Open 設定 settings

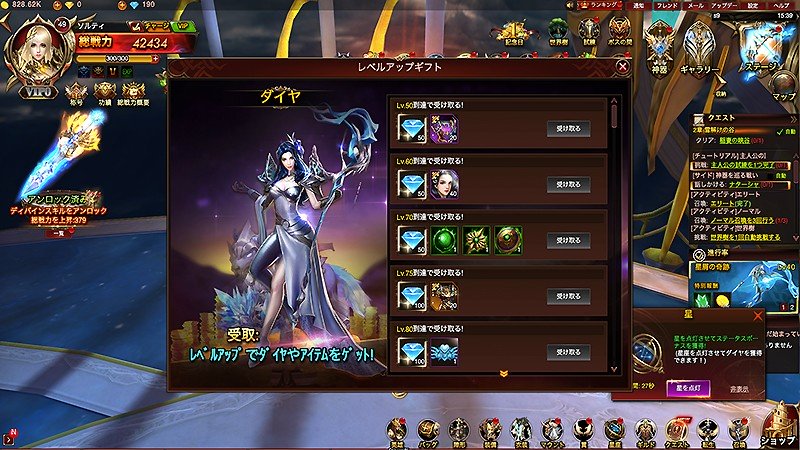click(x=755, y=5)
